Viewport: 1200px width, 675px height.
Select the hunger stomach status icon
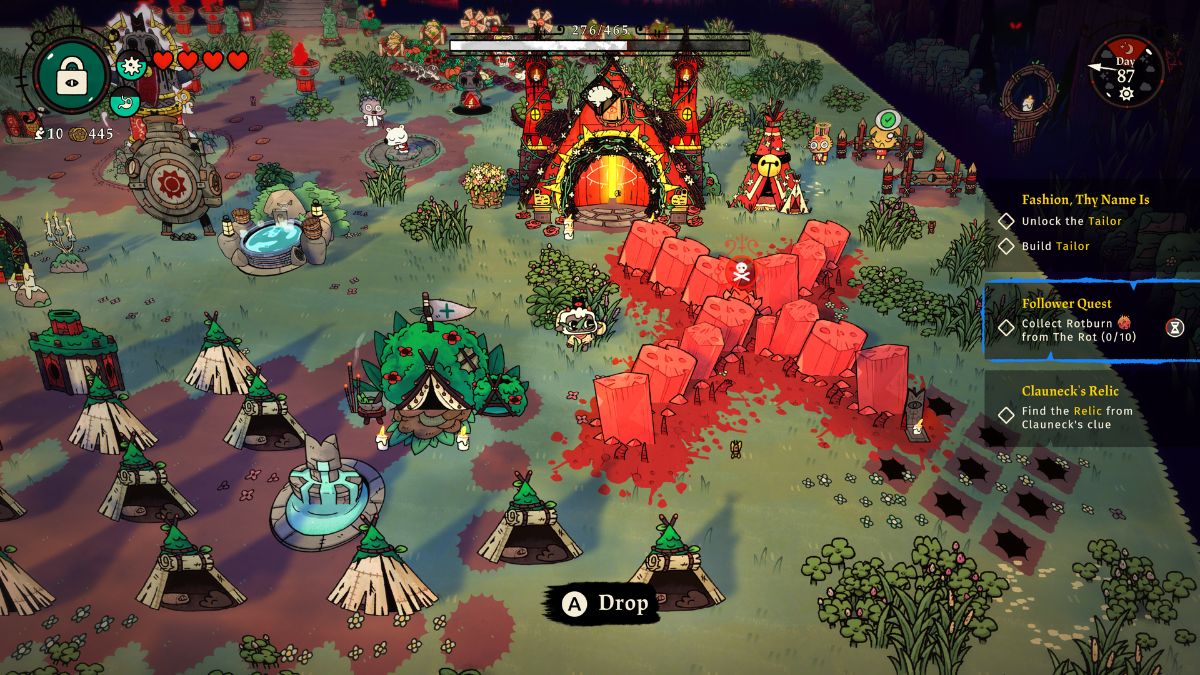(124, 100)
